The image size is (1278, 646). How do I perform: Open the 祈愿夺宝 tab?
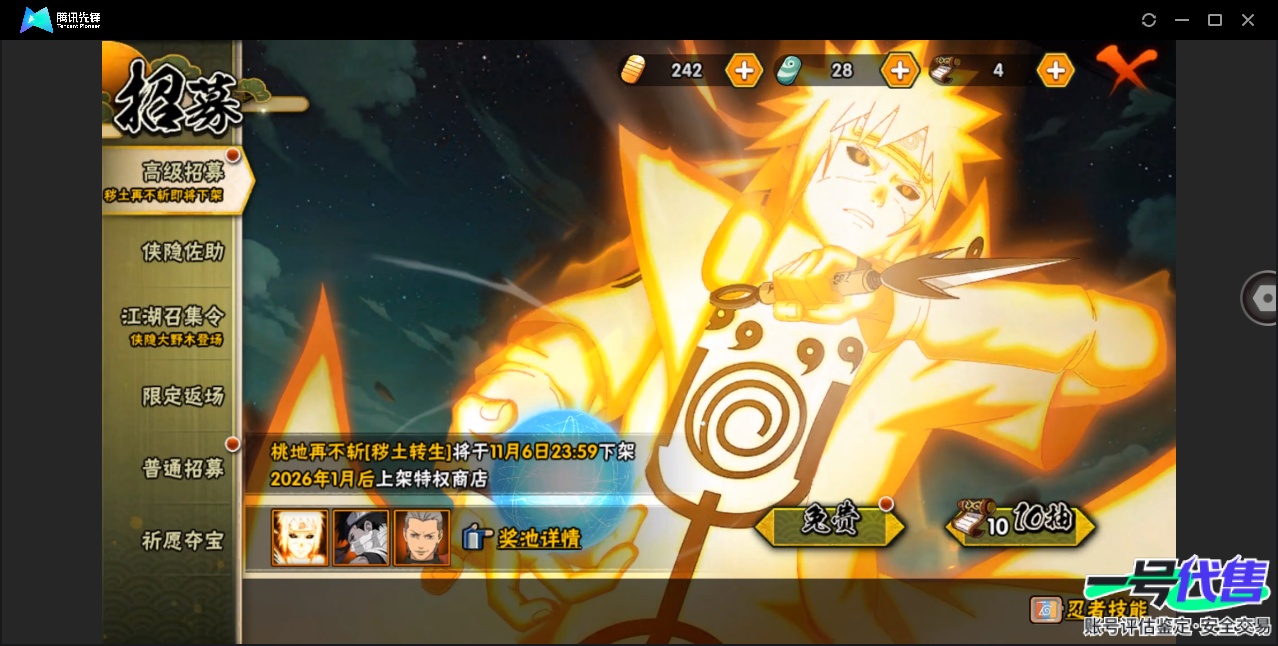[182, 541]
